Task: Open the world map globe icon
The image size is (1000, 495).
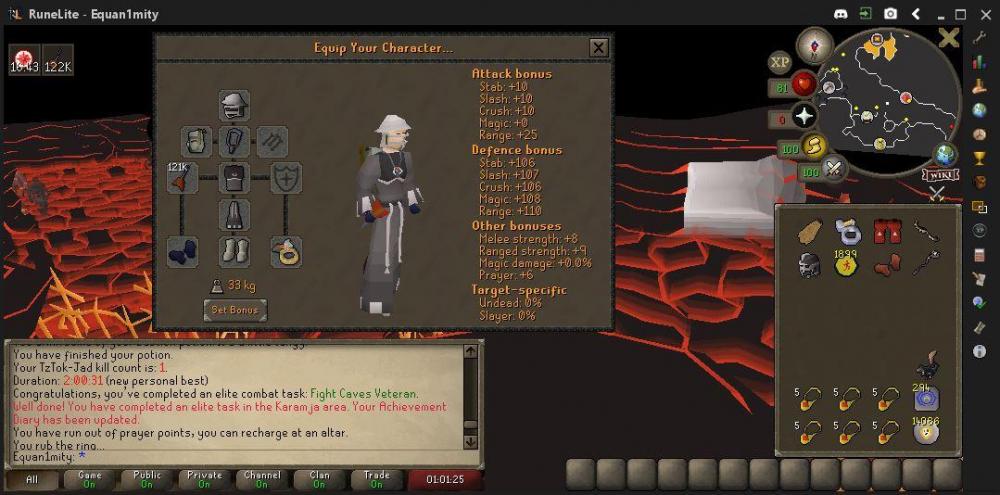Action: (944, 155)
